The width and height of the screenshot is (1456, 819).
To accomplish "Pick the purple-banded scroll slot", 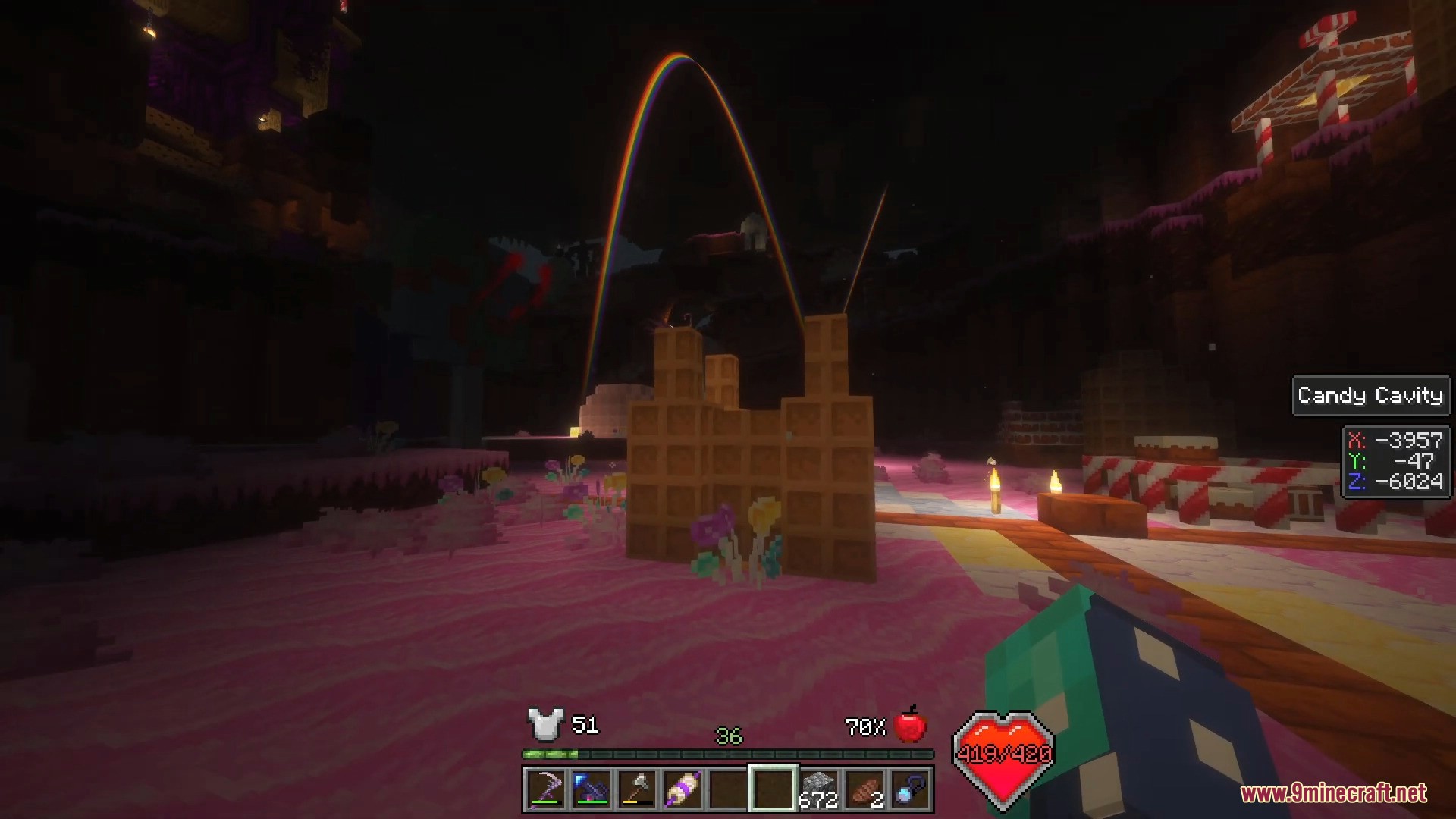I will click(x=682, y=789).
